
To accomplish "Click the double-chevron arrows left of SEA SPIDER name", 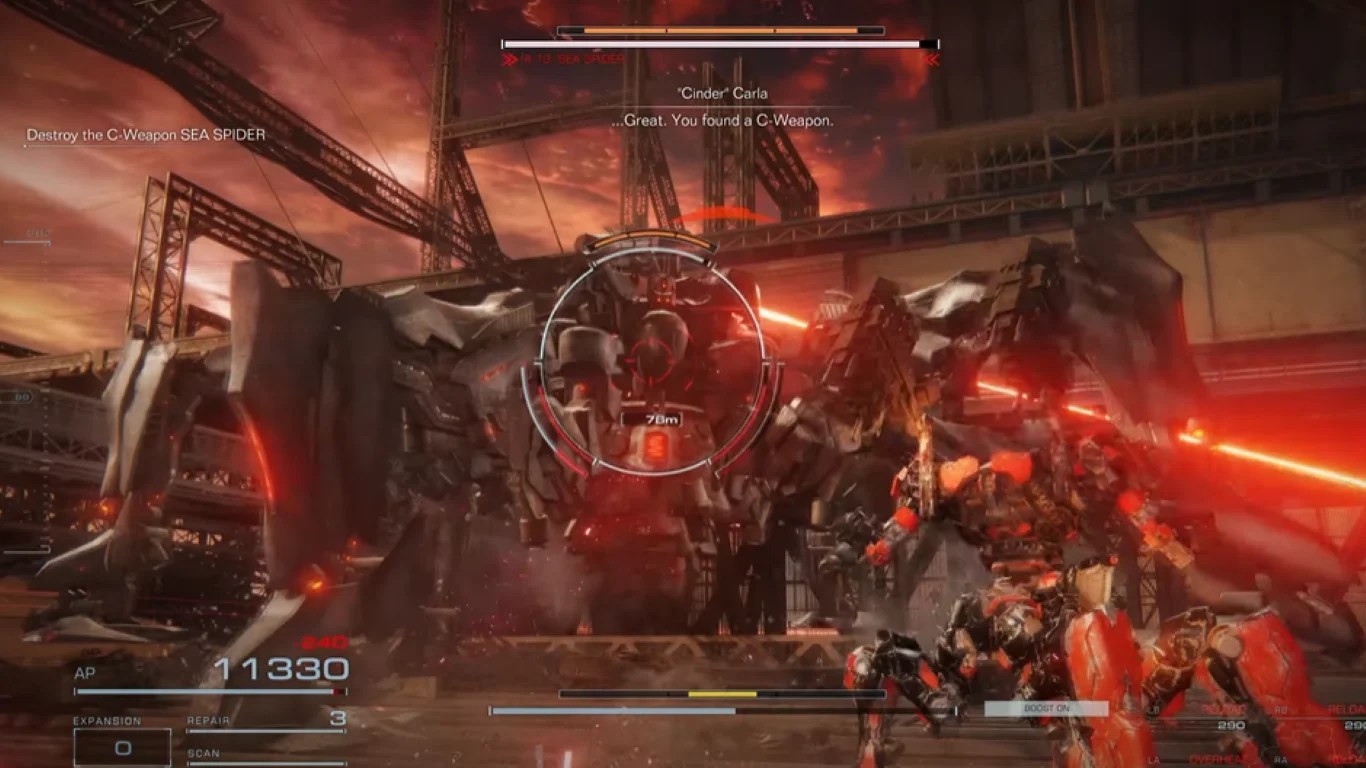I will pos(511,57).
